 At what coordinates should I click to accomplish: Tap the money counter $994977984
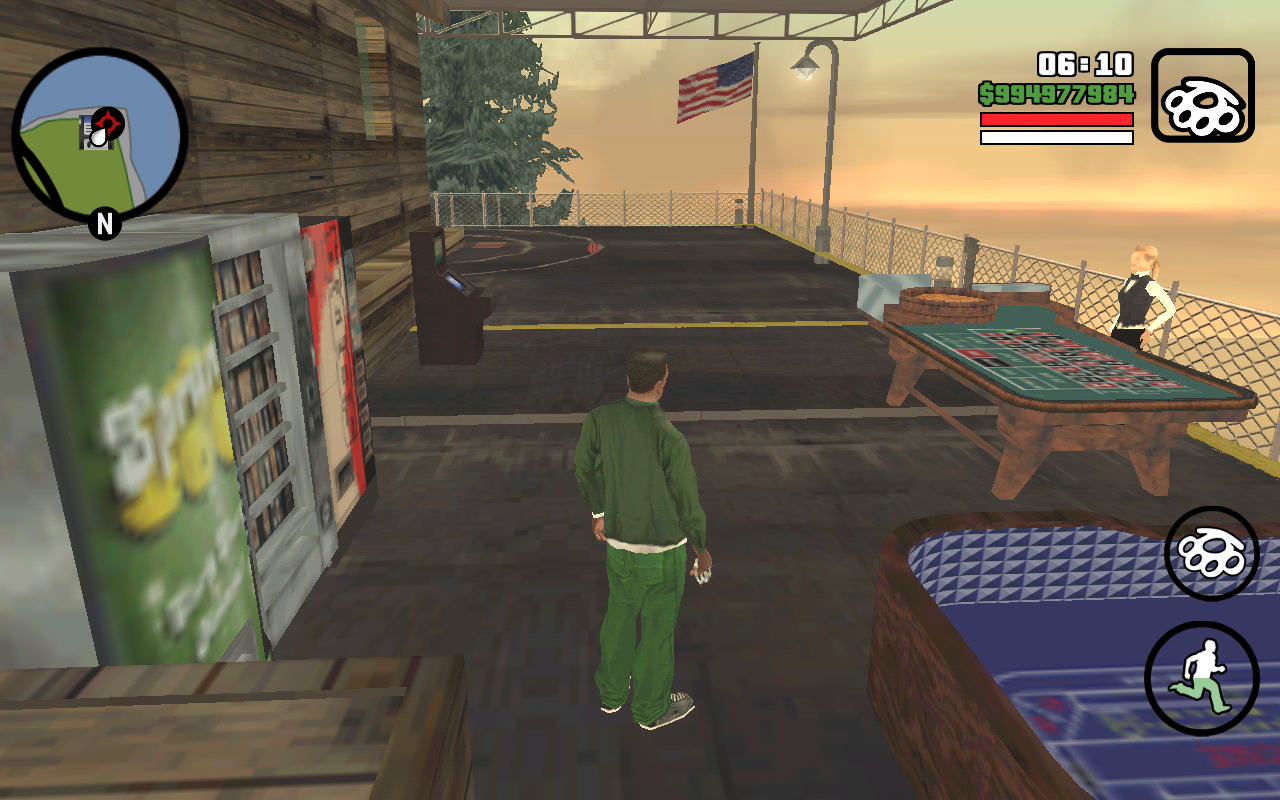click(1055, 93)
